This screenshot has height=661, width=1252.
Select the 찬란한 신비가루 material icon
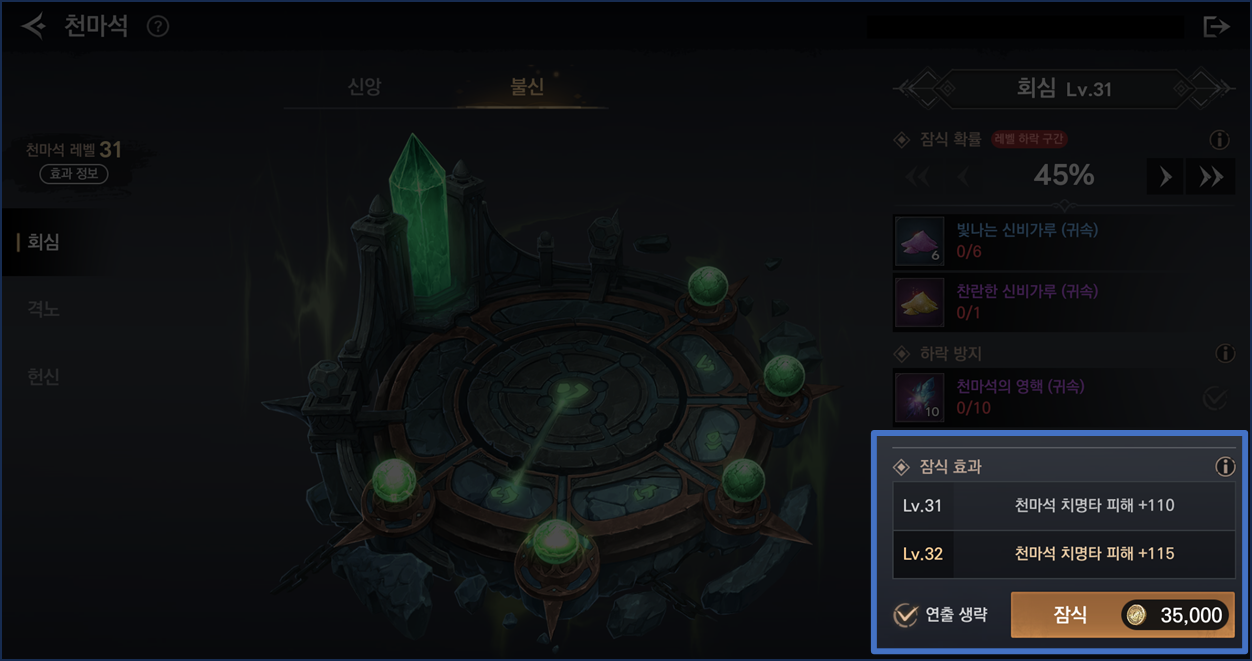tap(919, 303)
